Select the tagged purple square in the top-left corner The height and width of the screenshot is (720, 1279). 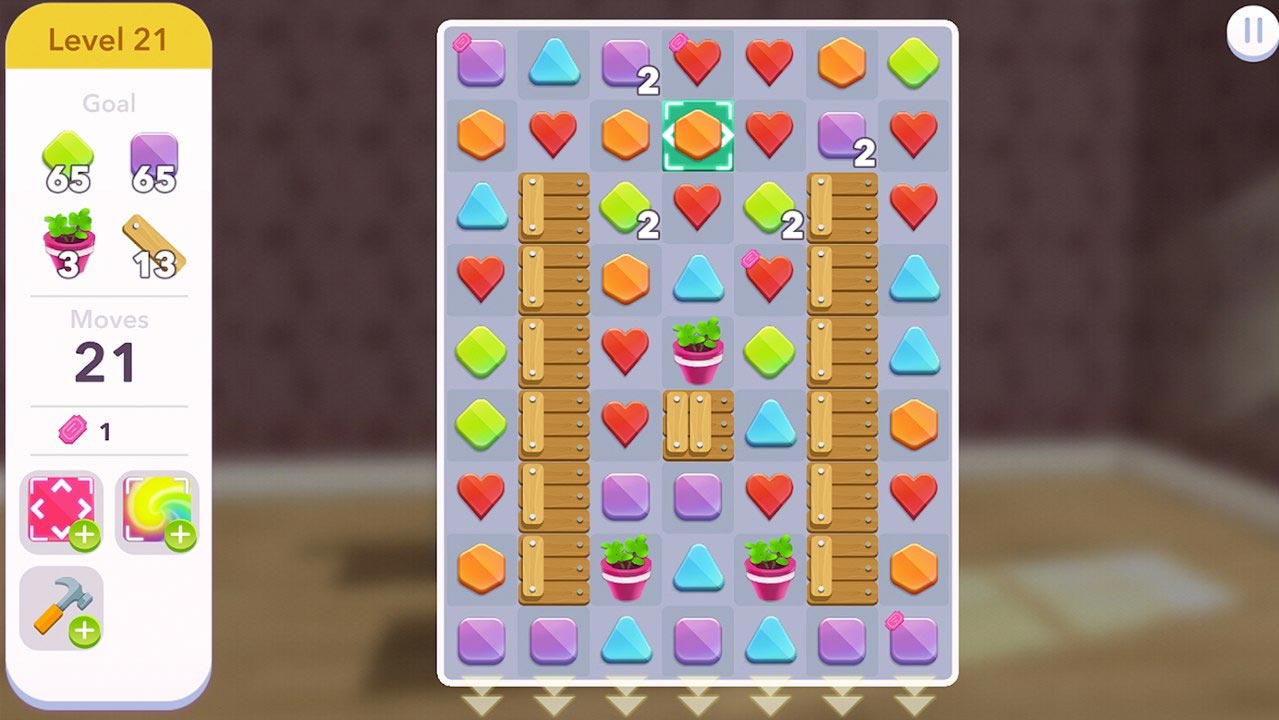[481, 62]
